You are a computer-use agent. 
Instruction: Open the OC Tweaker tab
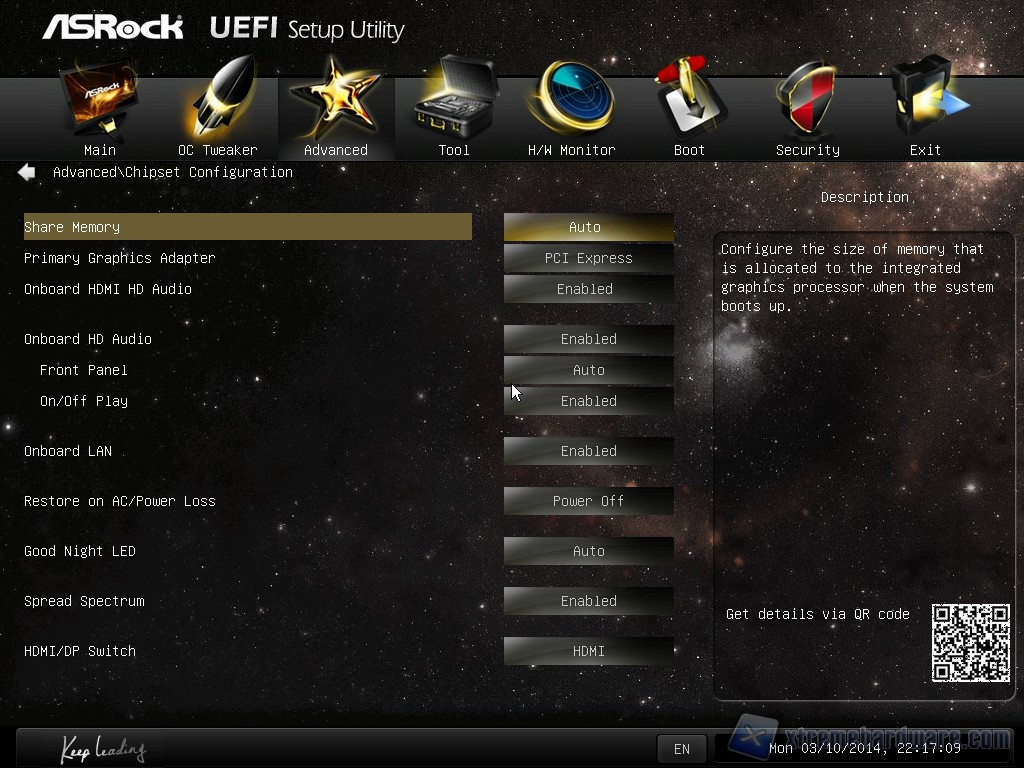pyautogui.click(x=217, y=112)
